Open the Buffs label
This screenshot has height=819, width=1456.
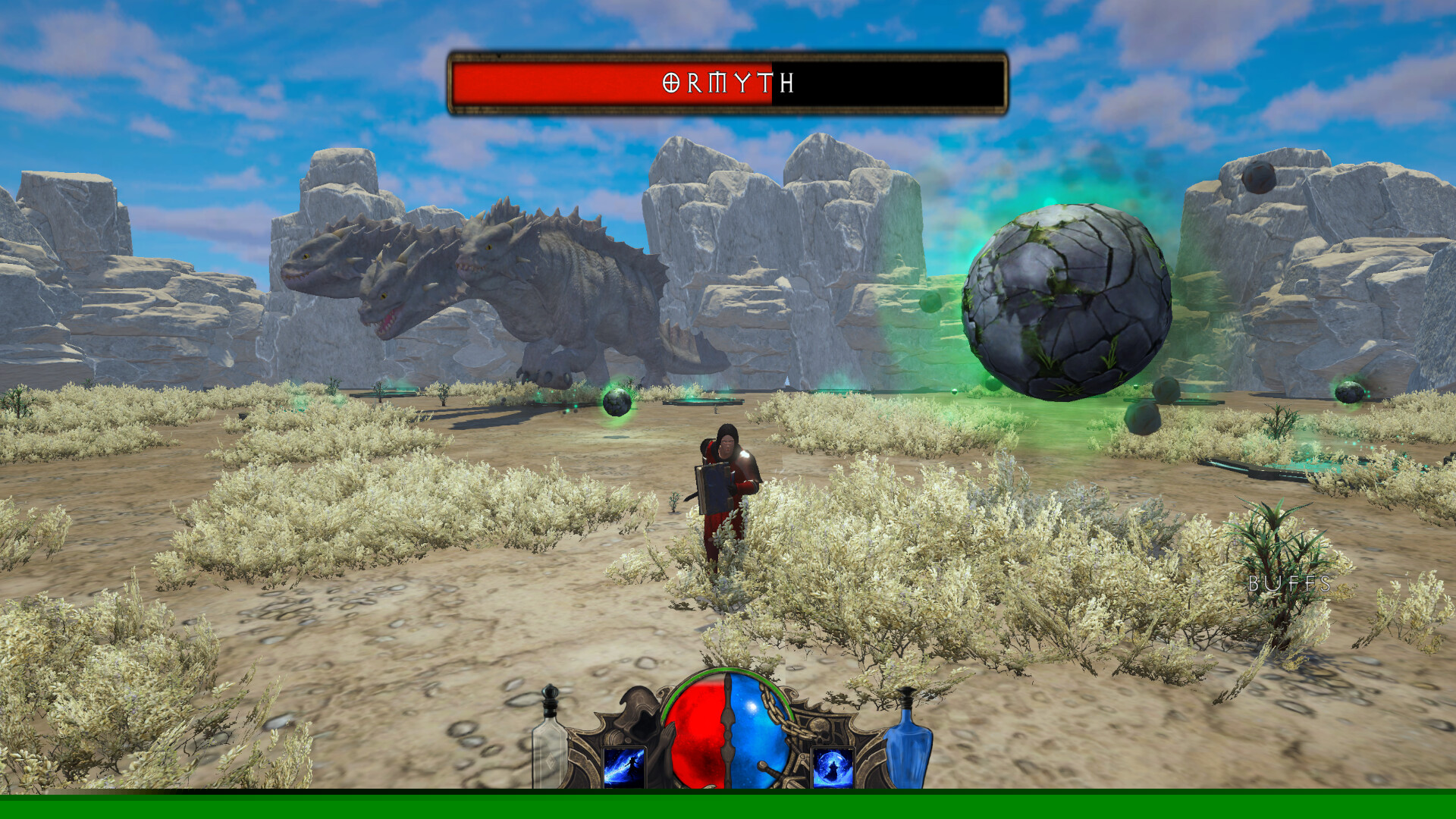tap(1289, 584)
